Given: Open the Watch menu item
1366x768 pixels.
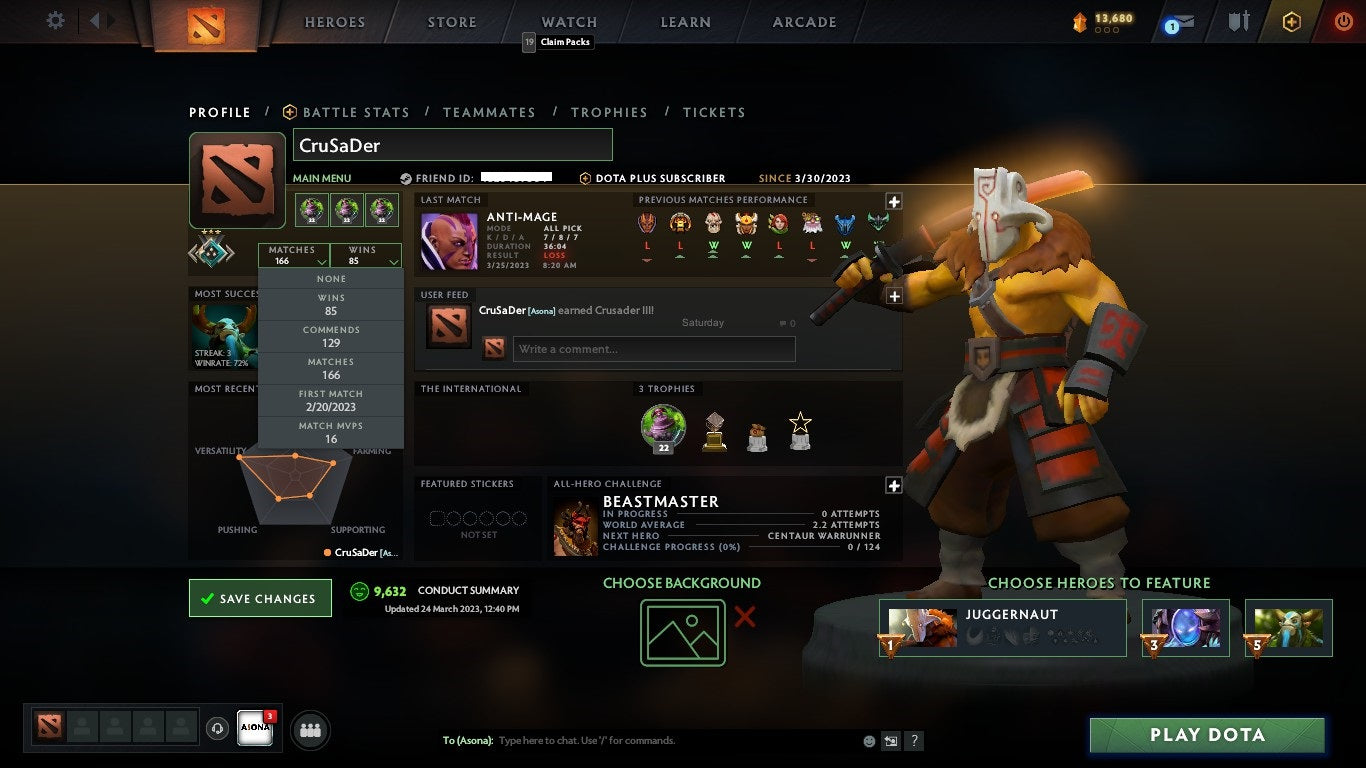Looking at the screenshot, I should 568,21.
